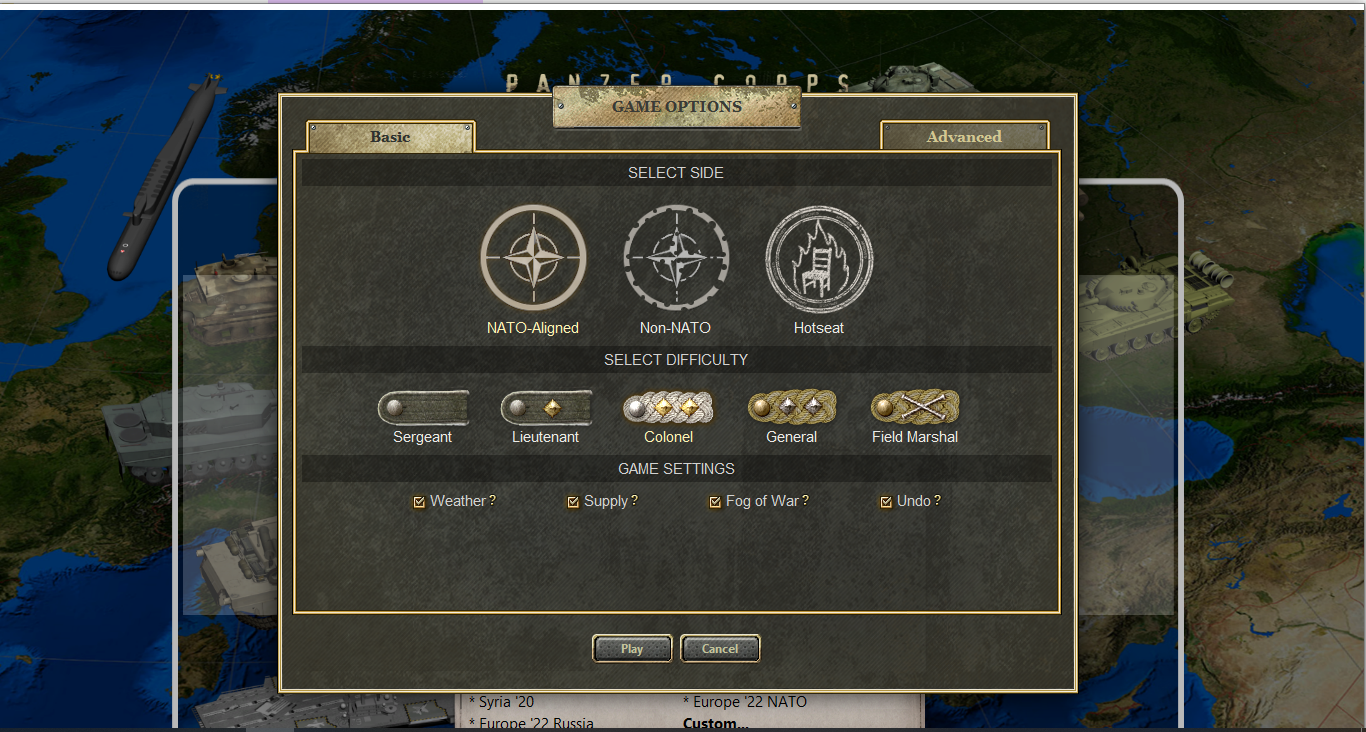The height and width of the screenshot is (732, 1366).
Task: Toggle Fog of War checkbox
Action: 715,502
